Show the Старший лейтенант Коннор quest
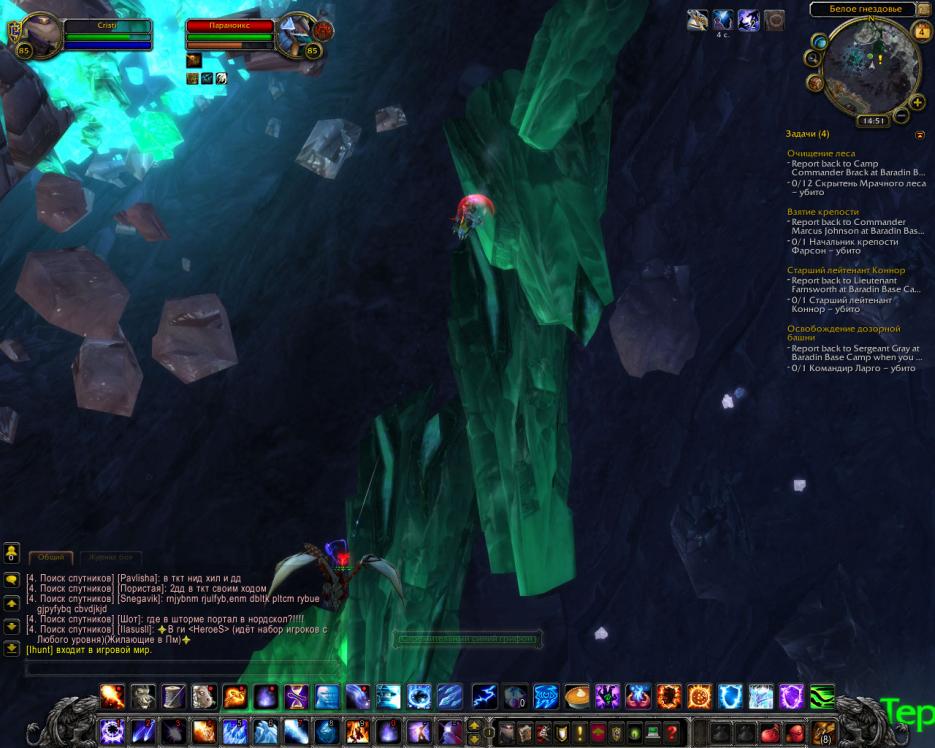The image size is (935, 748). pyautogui.click(x=846, y=270)
